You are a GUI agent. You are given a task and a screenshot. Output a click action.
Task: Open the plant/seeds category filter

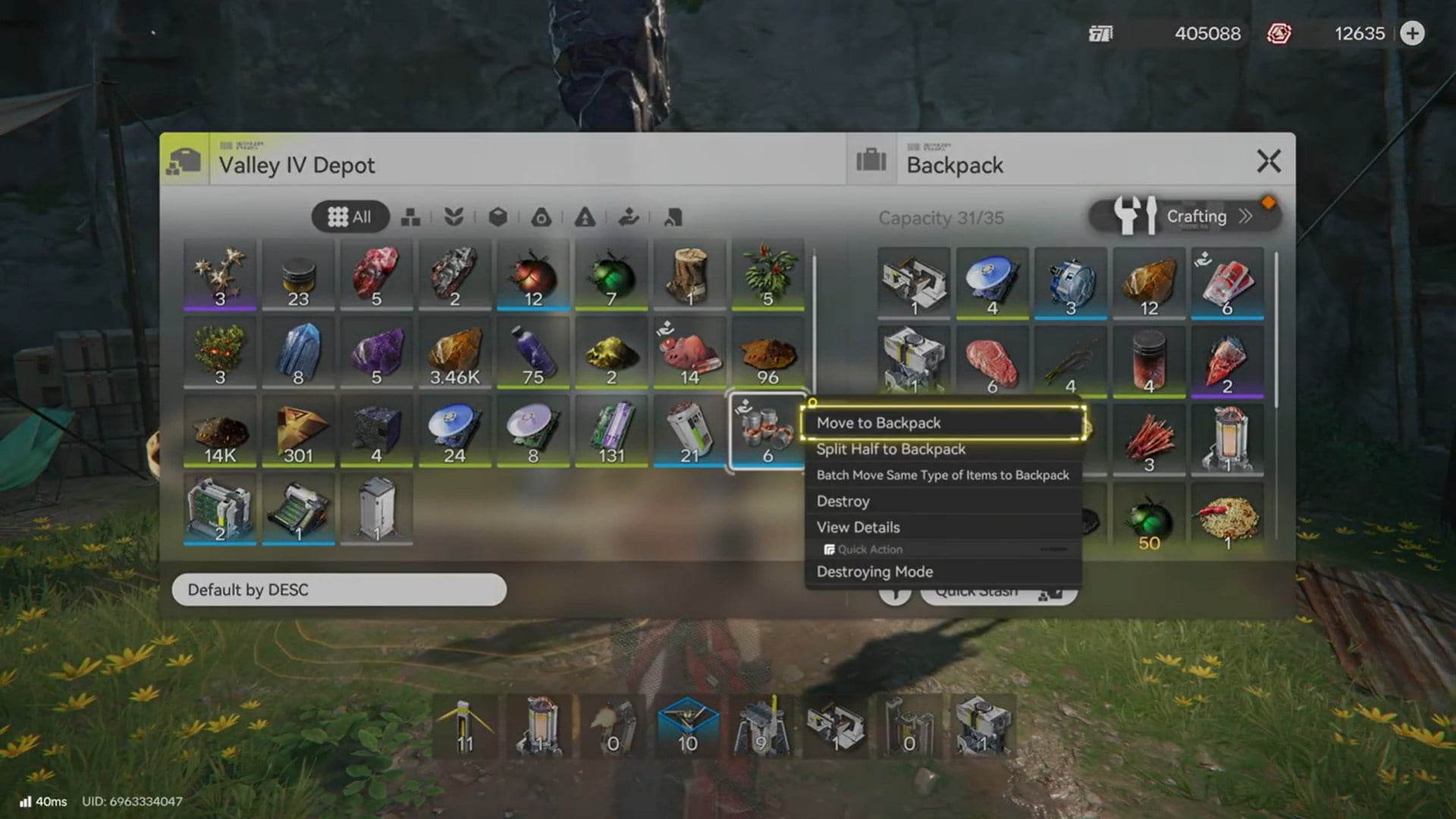455,218
